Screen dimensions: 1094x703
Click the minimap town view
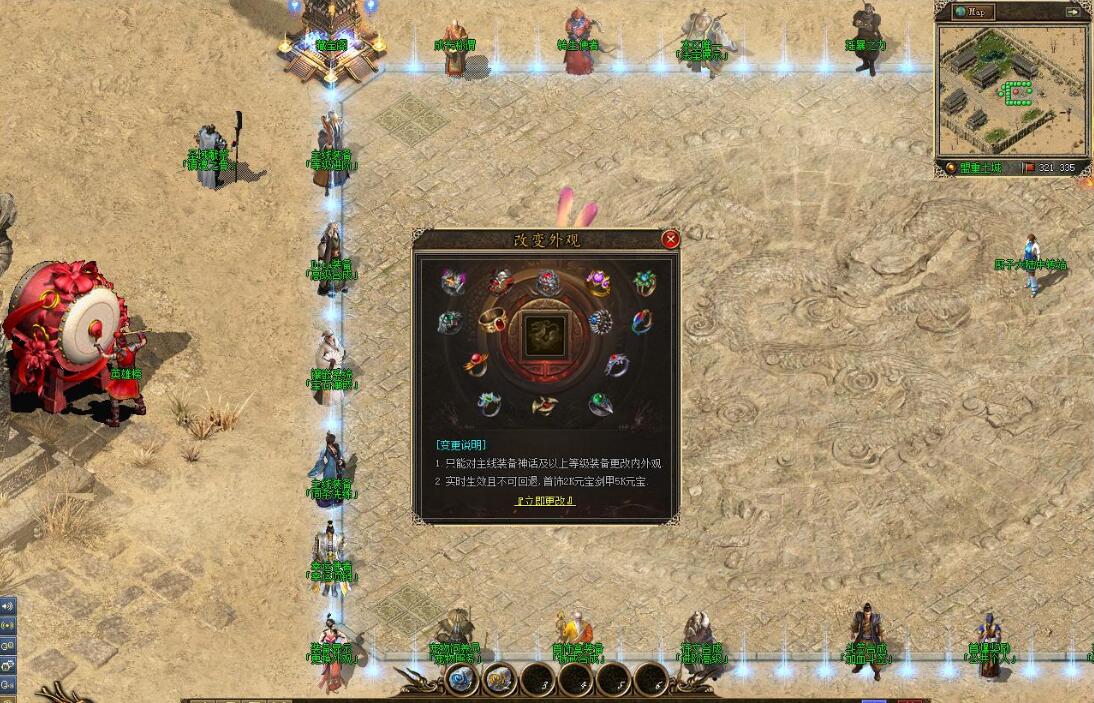(1012, 89)
